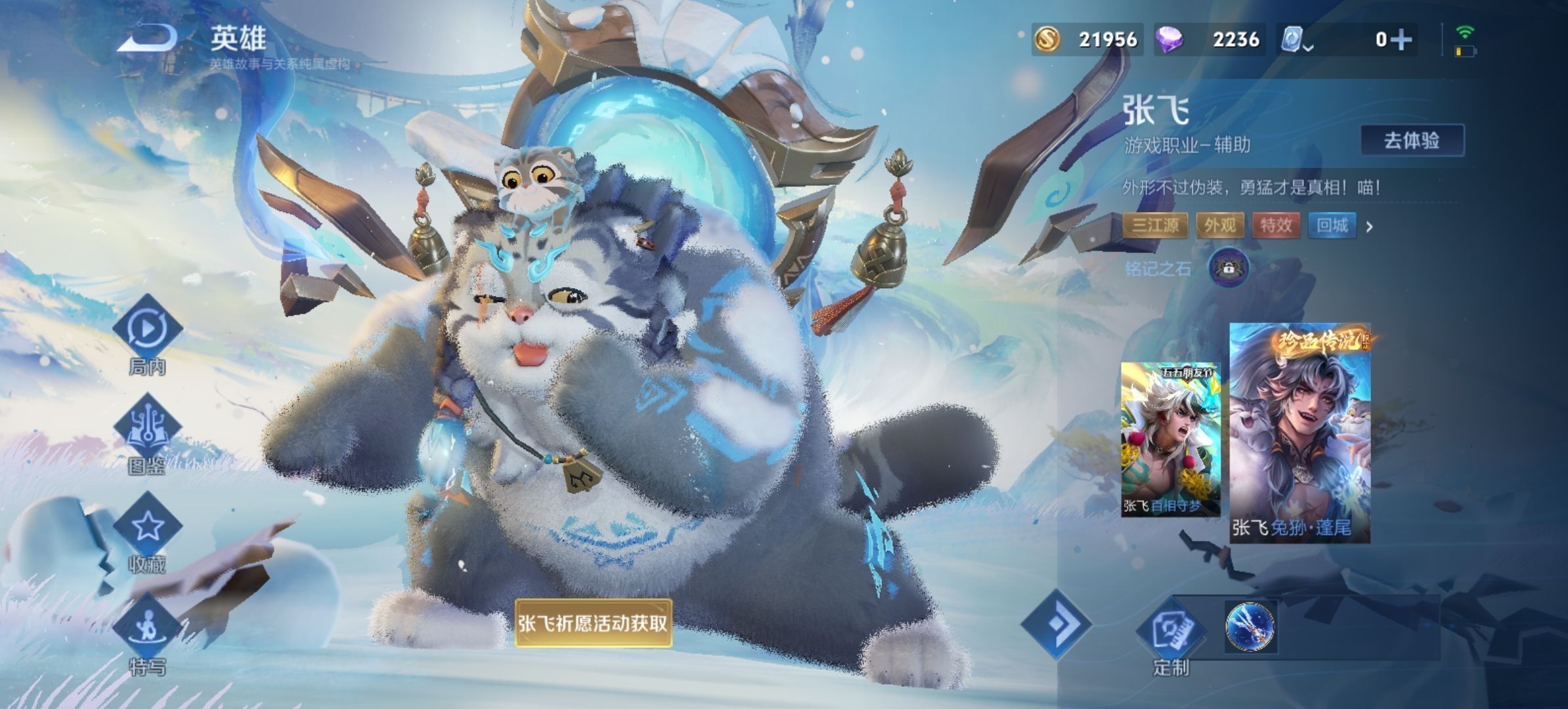
Task: Click the 去体验 trial button
Action: click(x=1411, y=140)
